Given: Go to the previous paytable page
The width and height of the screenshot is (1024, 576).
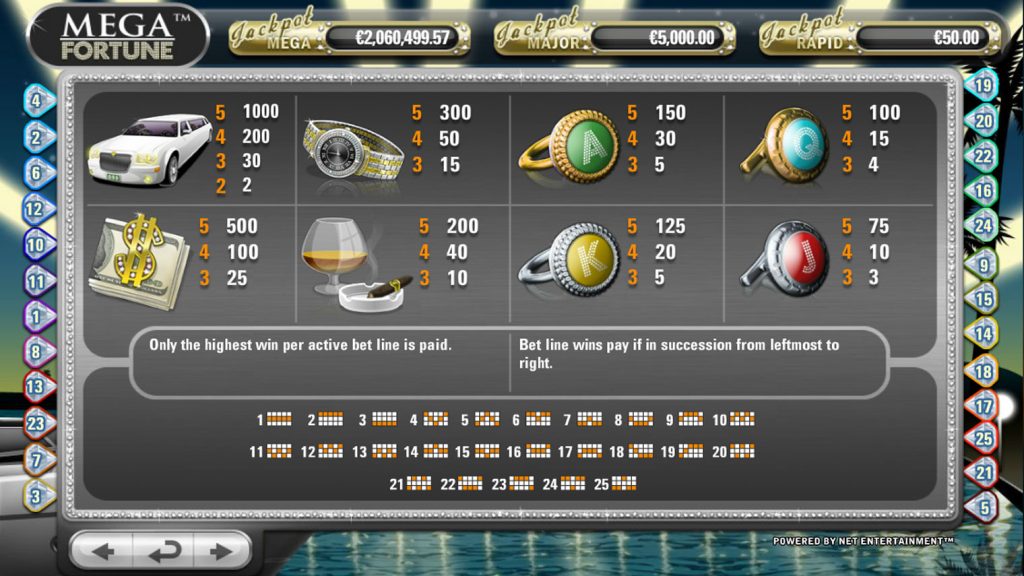Looking at the screenshot, I should click(x=104, y=551).
